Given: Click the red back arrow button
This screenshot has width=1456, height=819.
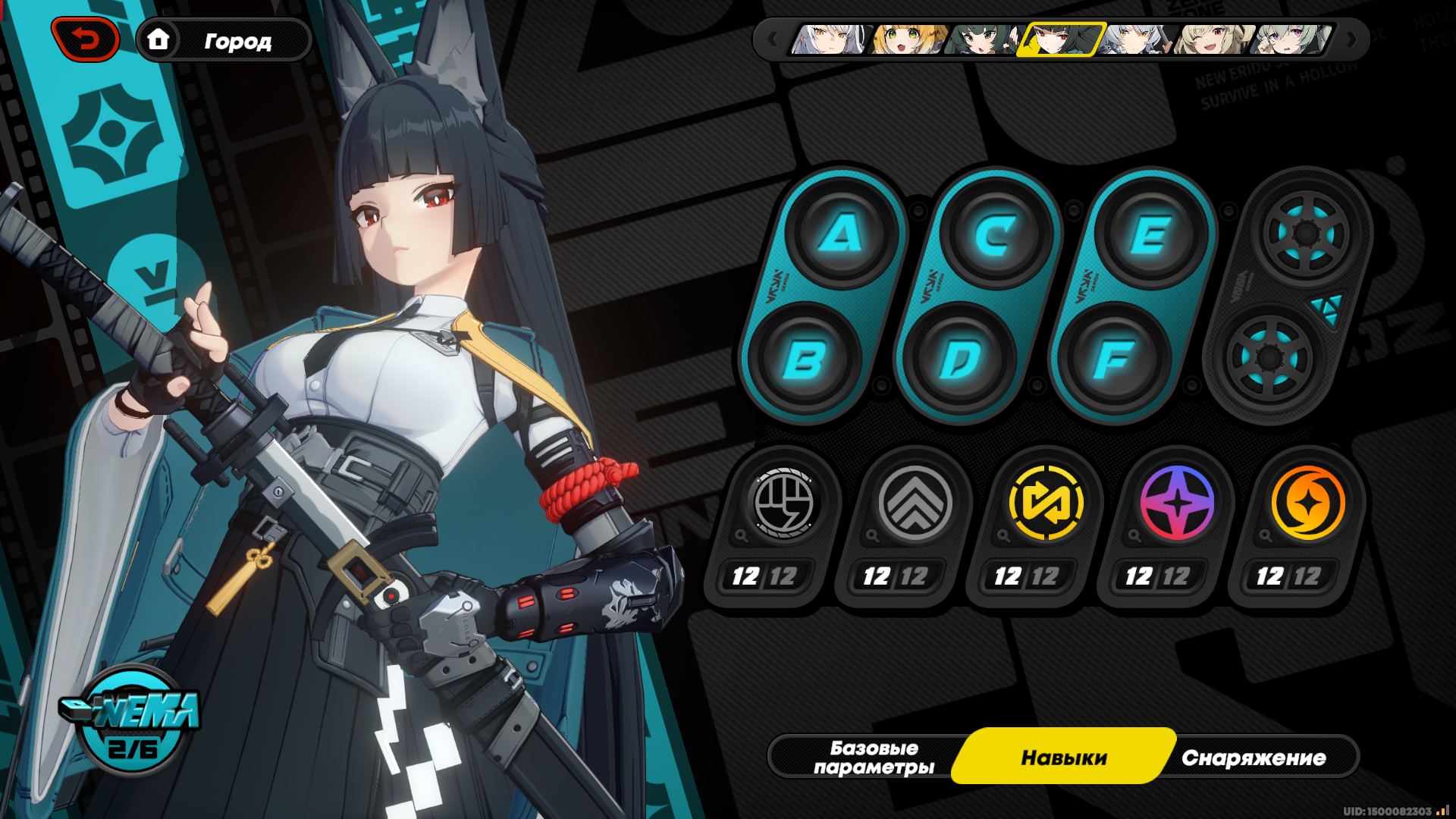Looking at the screenshot, I should point(86,39).
